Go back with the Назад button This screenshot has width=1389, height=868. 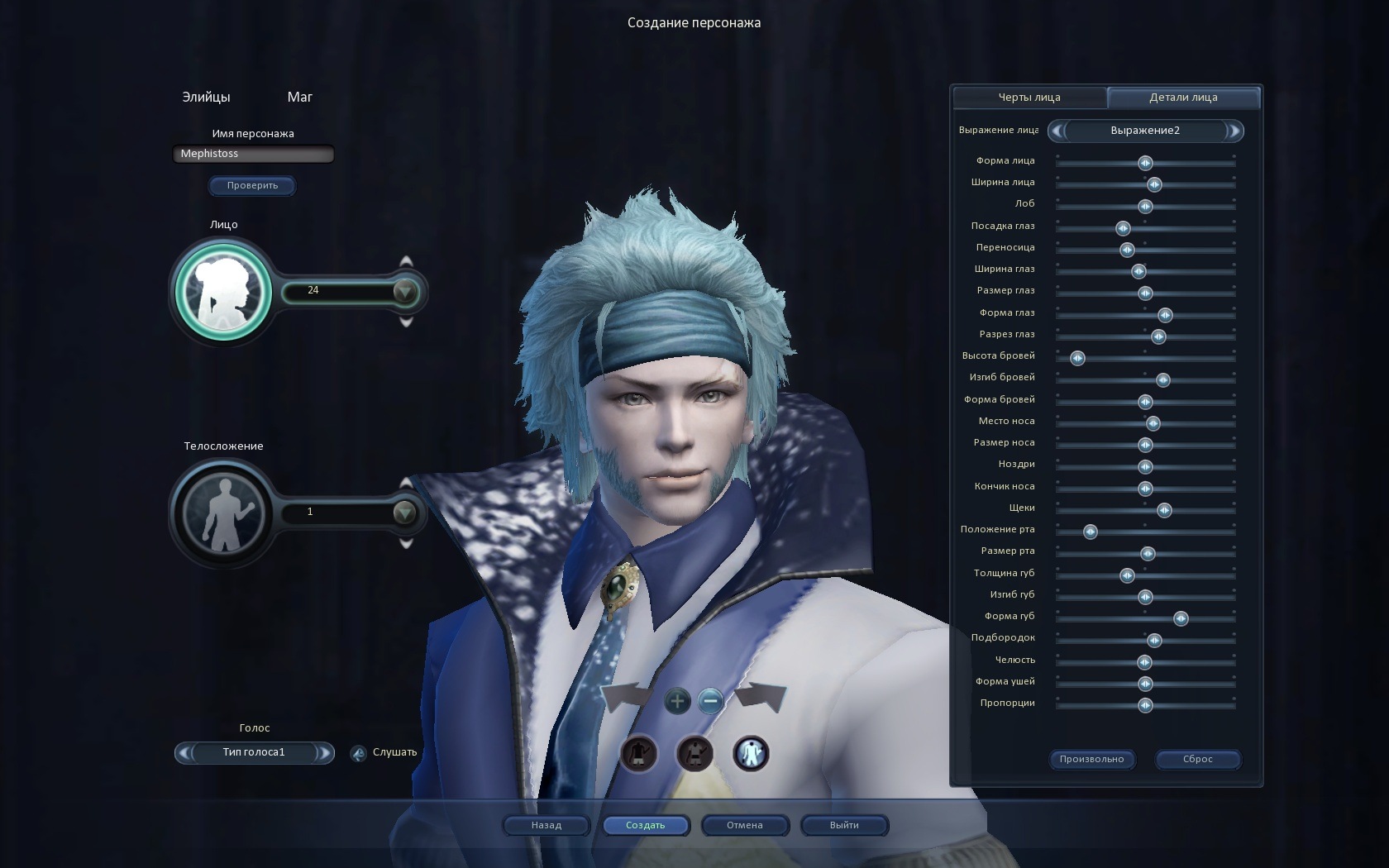pos(547,825)
